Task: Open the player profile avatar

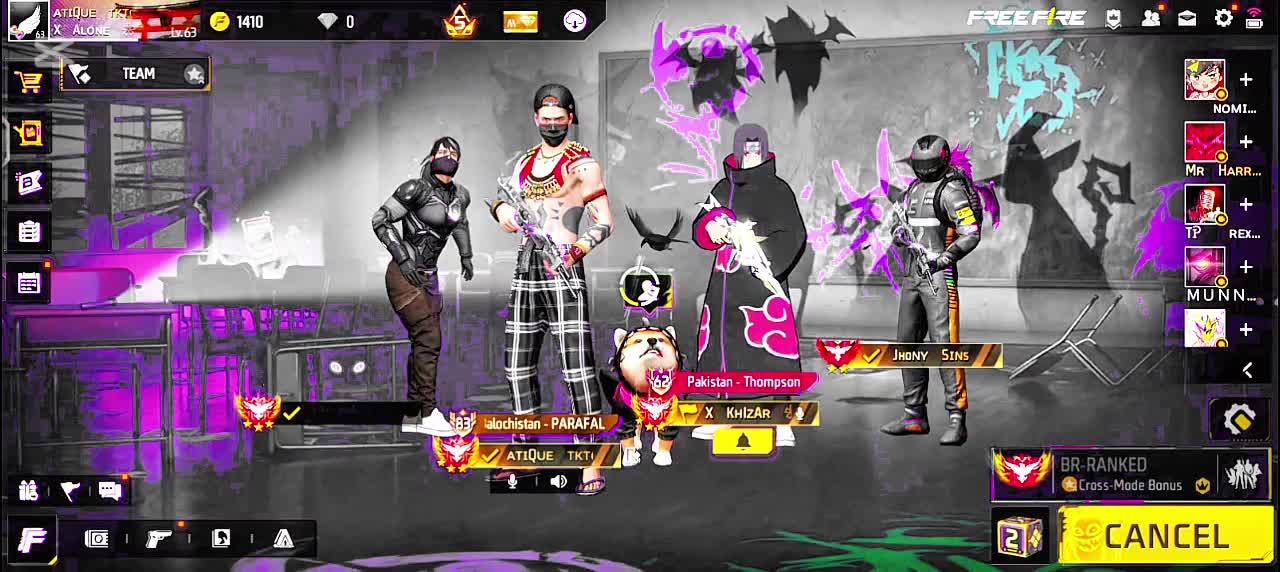Action: pyautogui.click(x=28, y=20)
